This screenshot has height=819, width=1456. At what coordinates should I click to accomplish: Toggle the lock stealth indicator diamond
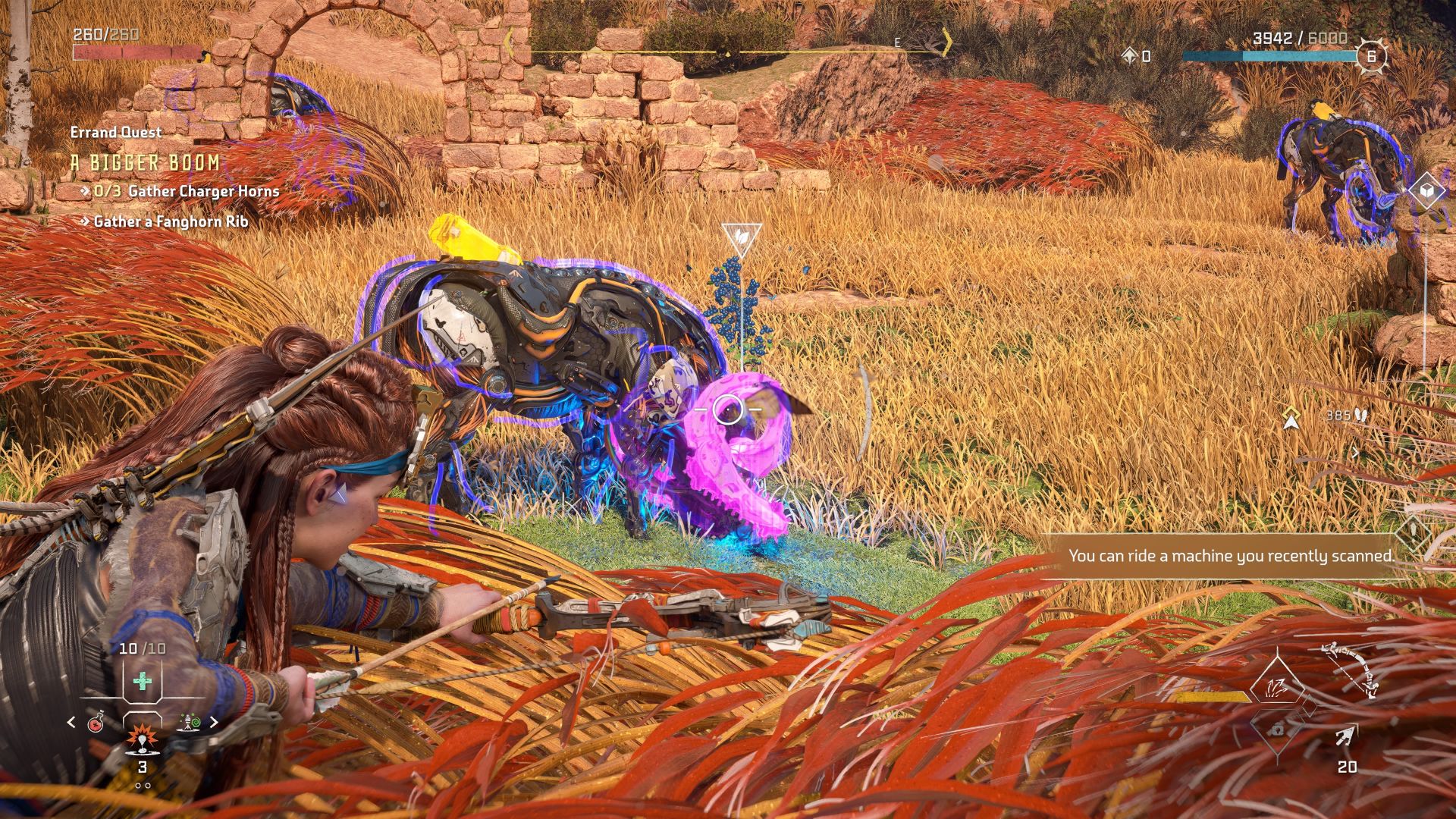tap(1277, 731)
